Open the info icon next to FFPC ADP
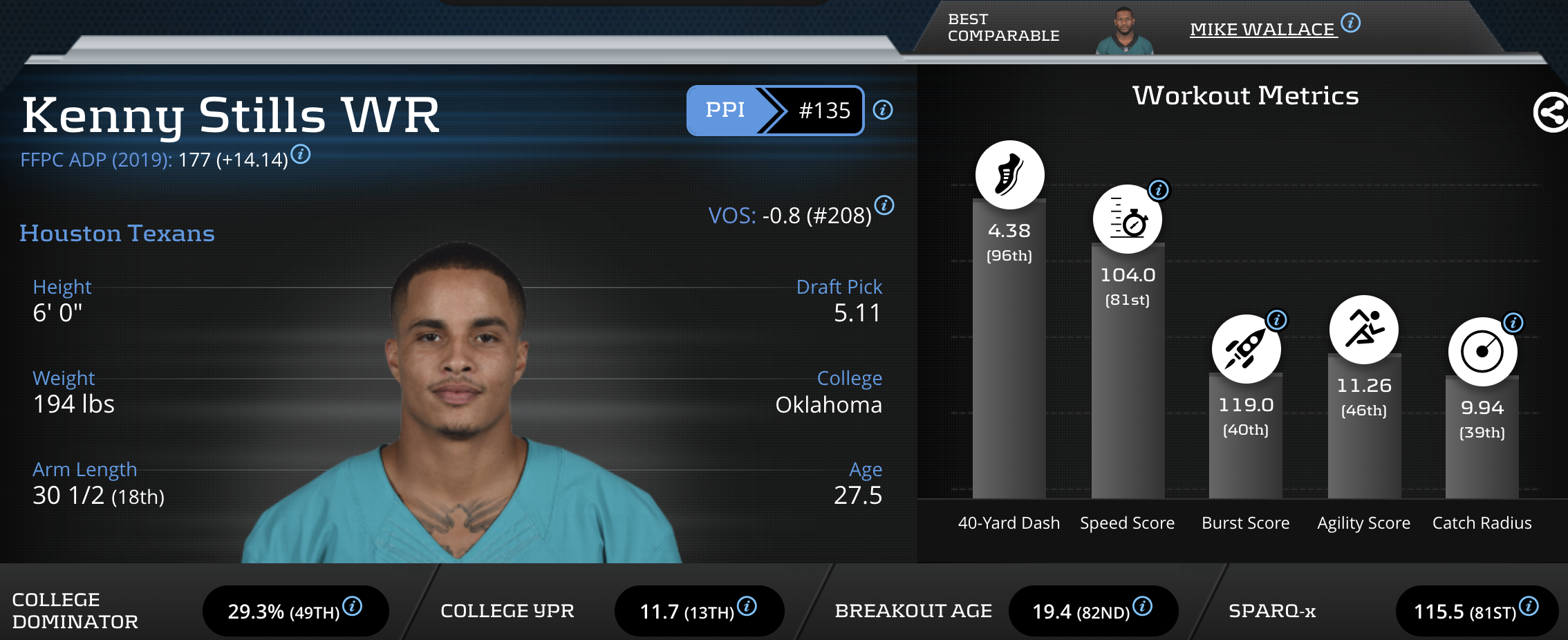 click(x=301, y=154)
